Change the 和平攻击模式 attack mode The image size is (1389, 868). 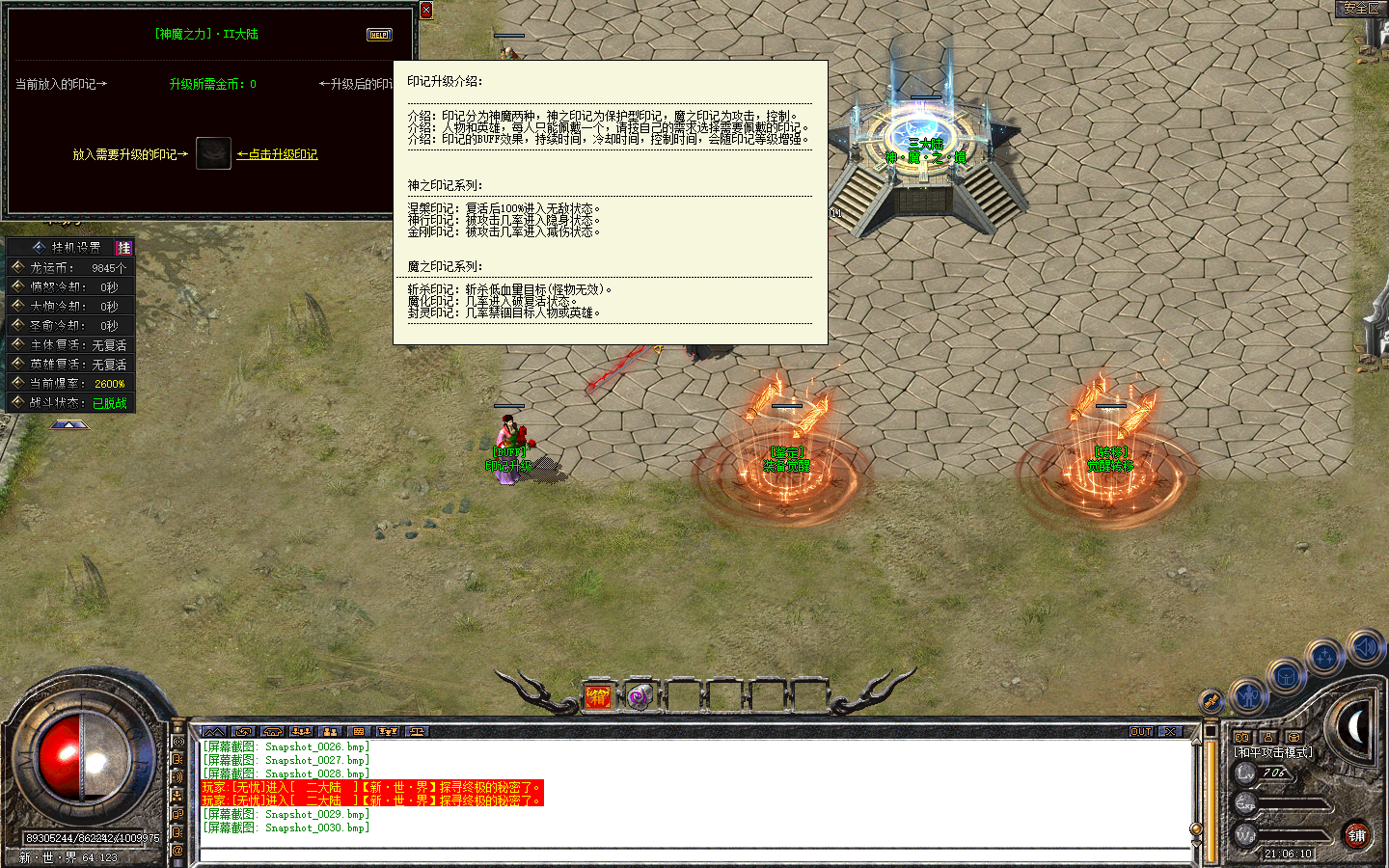(x=1273, y=752)
